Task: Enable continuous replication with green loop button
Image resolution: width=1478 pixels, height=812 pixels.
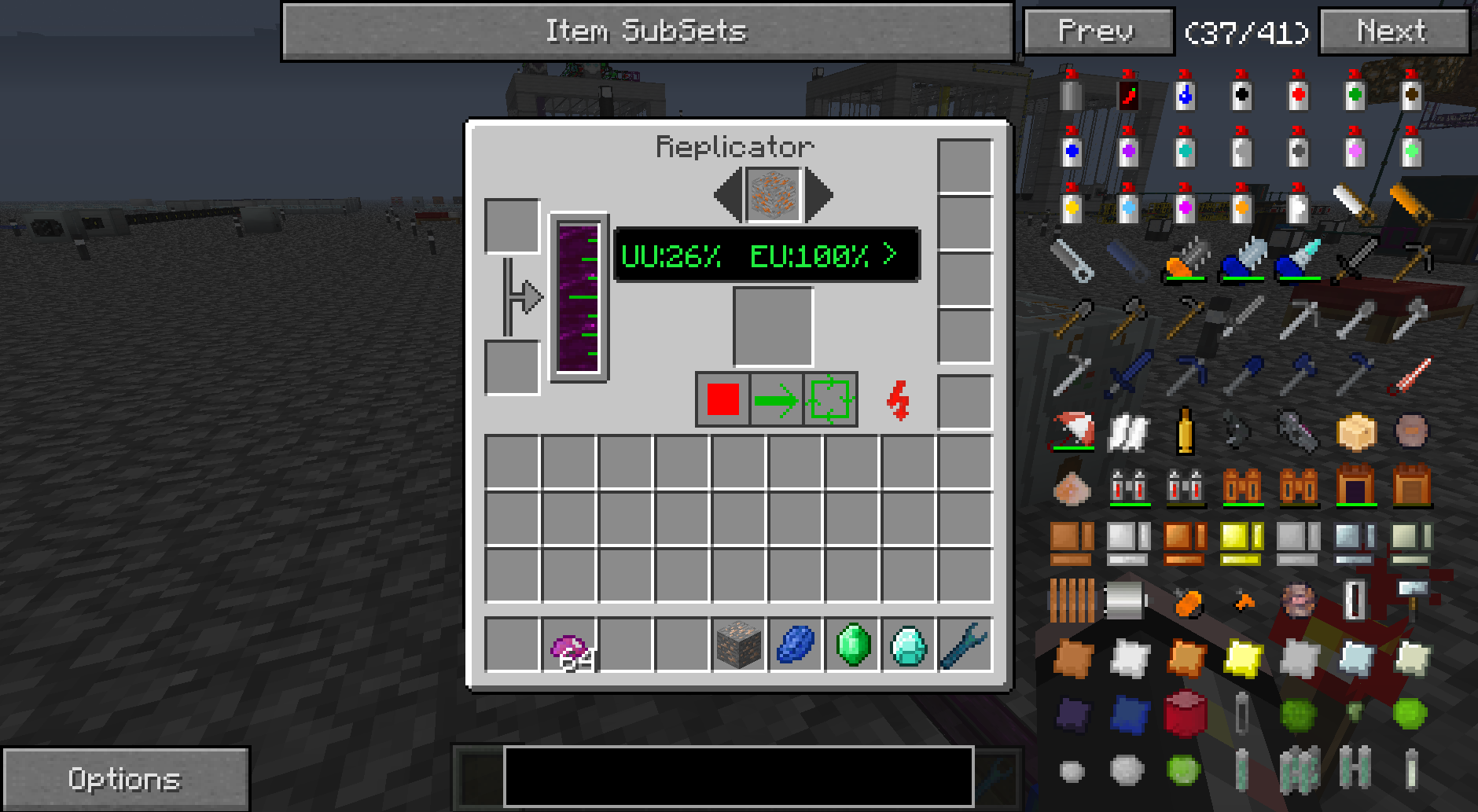Action: click(831, 399)
